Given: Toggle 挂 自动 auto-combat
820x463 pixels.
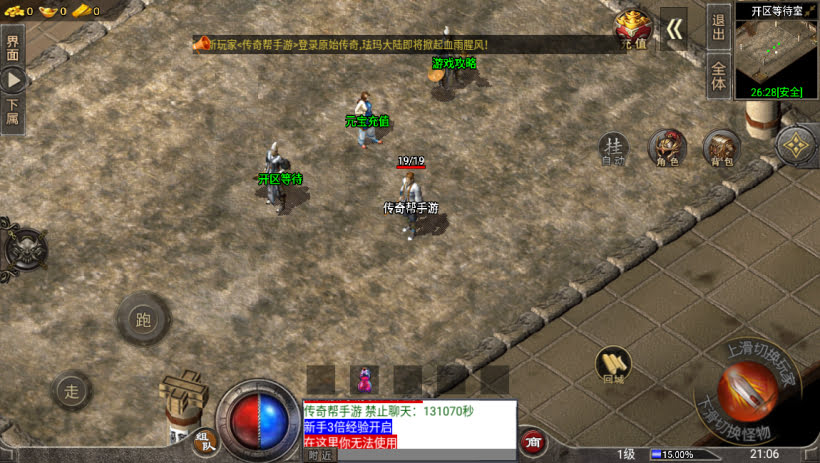Looking at the screenshot, I should [613, 149].
